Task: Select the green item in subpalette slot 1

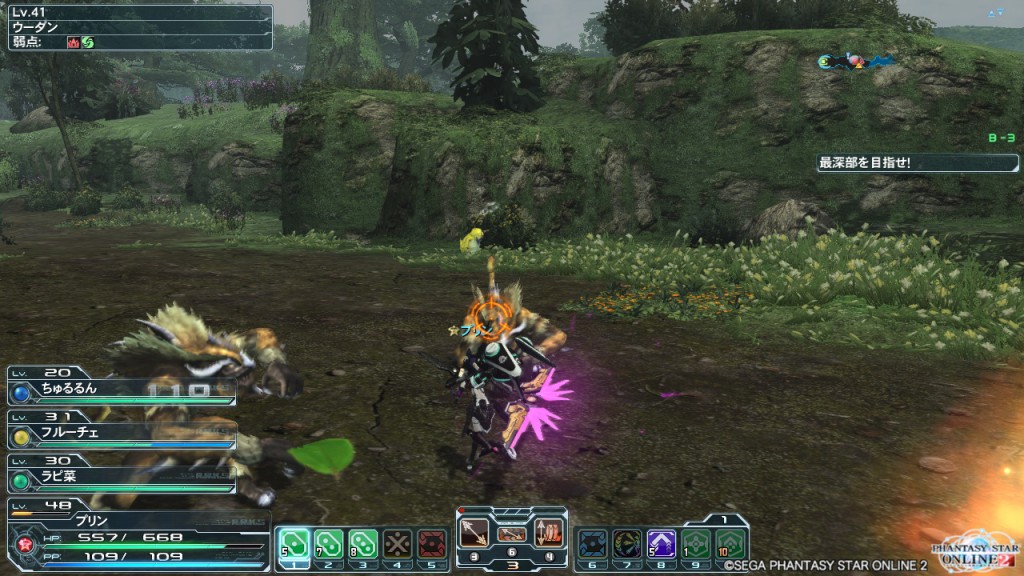Action: 293,543
